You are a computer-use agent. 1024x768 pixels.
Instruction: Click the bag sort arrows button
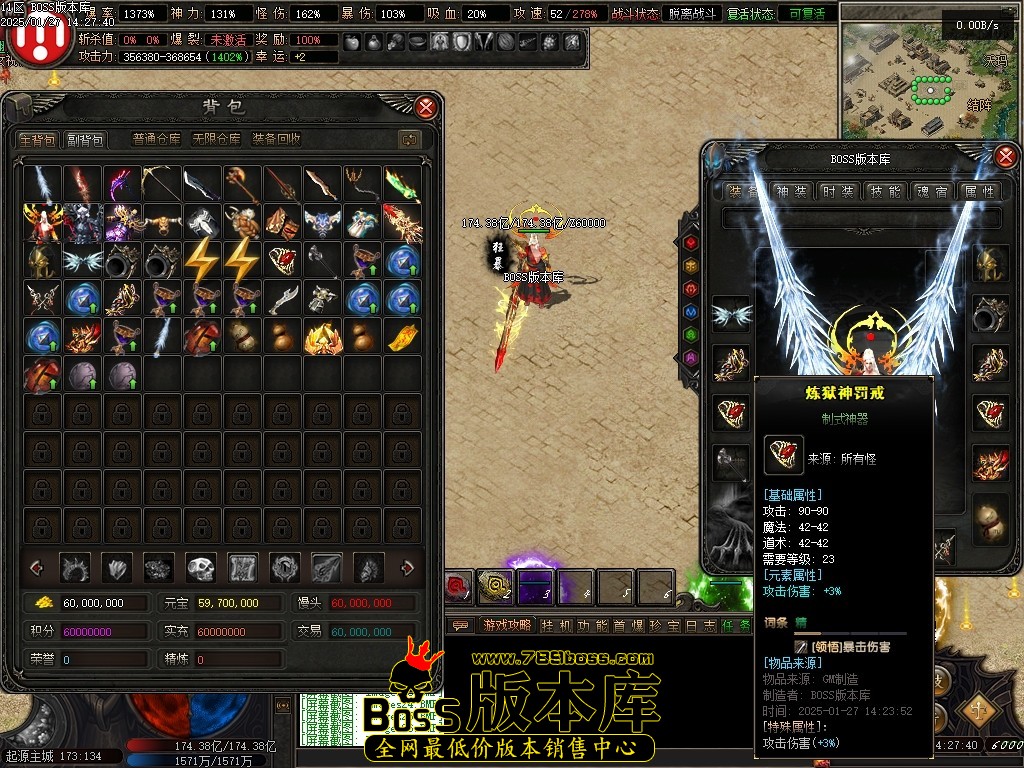[408, 139]
